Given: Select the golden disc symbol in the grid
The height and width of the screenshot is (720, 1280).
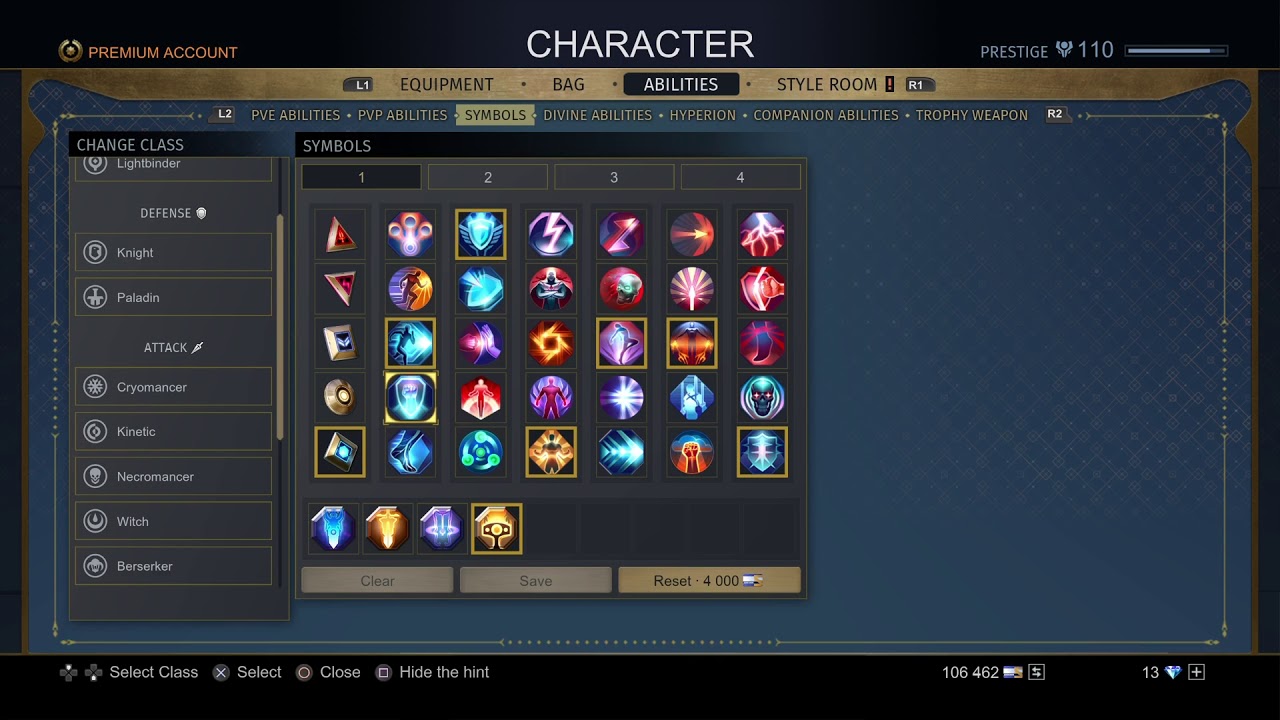Looking at the screenshot, I should click(340, 397).
